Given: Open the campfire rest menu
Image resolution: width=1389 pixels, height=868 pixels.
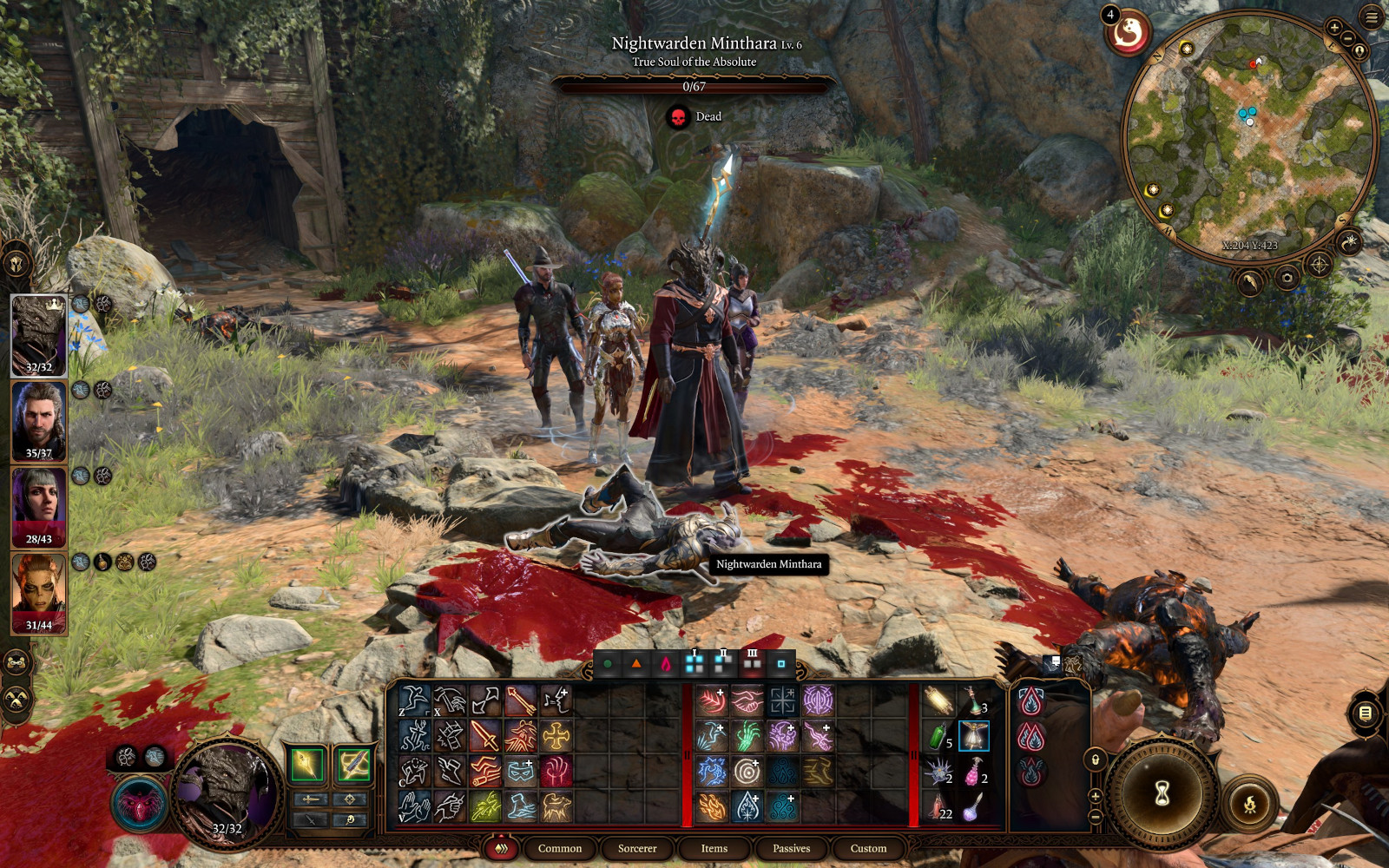Looking at the screenshot, I should pos(1250,805).
